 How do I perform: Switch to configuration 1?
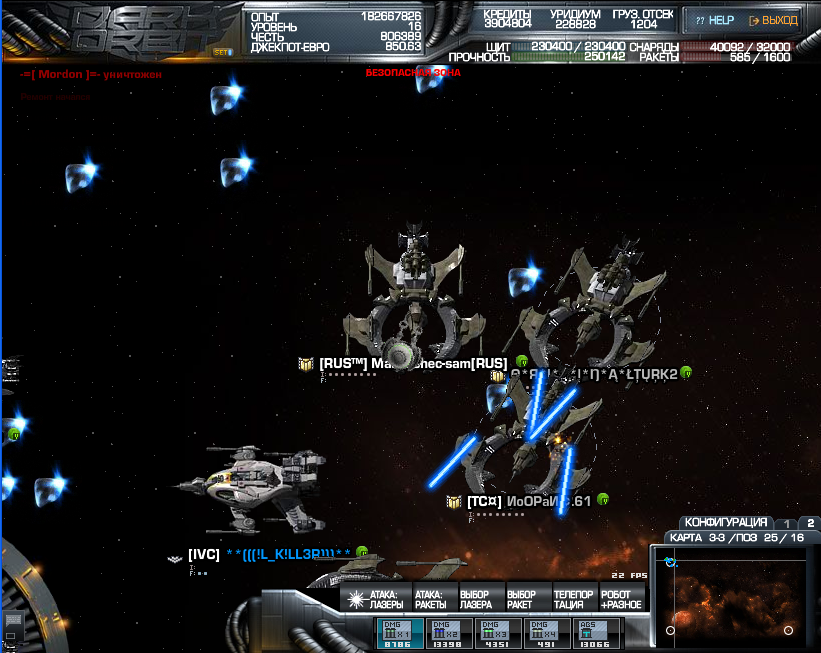(787, 523)
